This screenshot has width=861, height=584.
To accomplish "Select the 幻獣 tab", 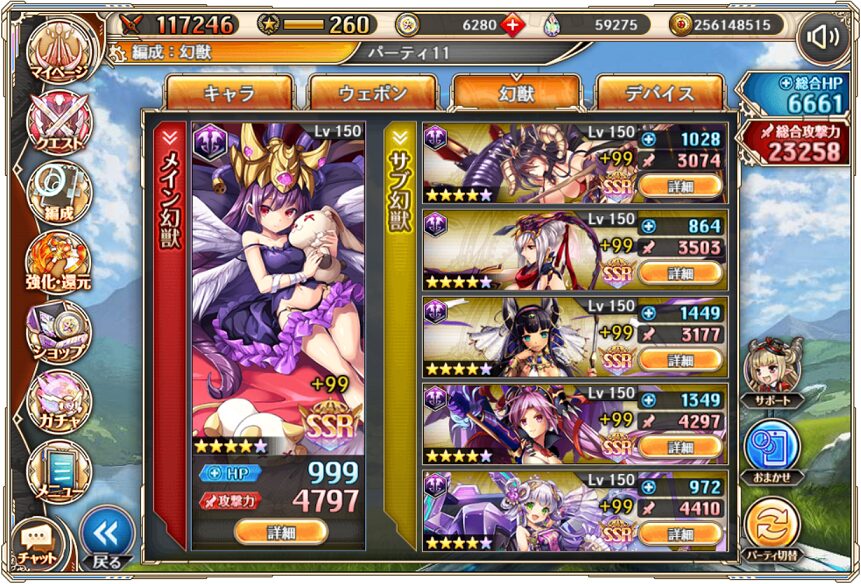I will click(x=516, y=93).
